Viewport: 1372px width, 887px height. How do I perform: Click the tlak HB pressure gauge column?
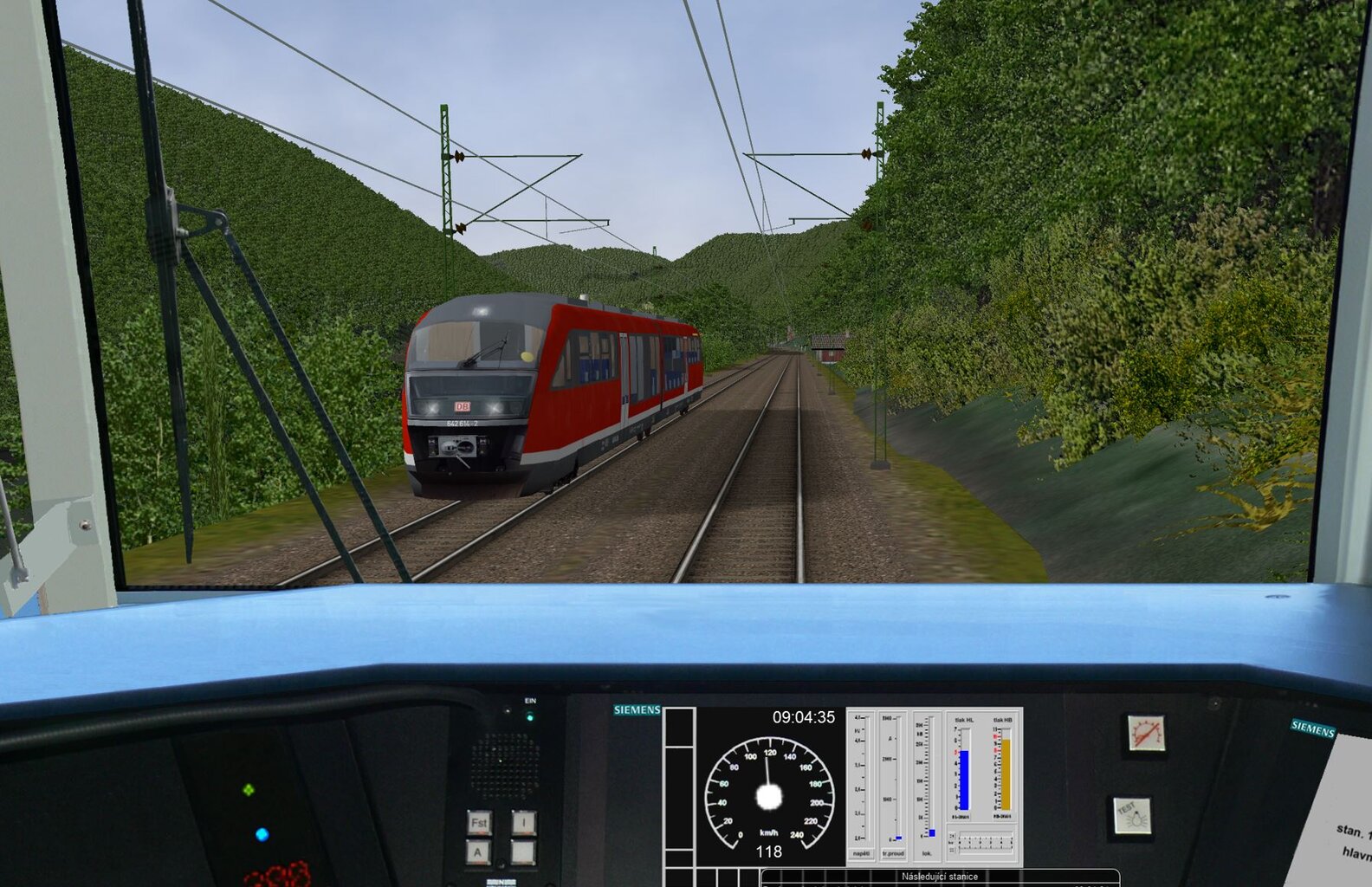pyautogui.click(x=1006, y=774)
